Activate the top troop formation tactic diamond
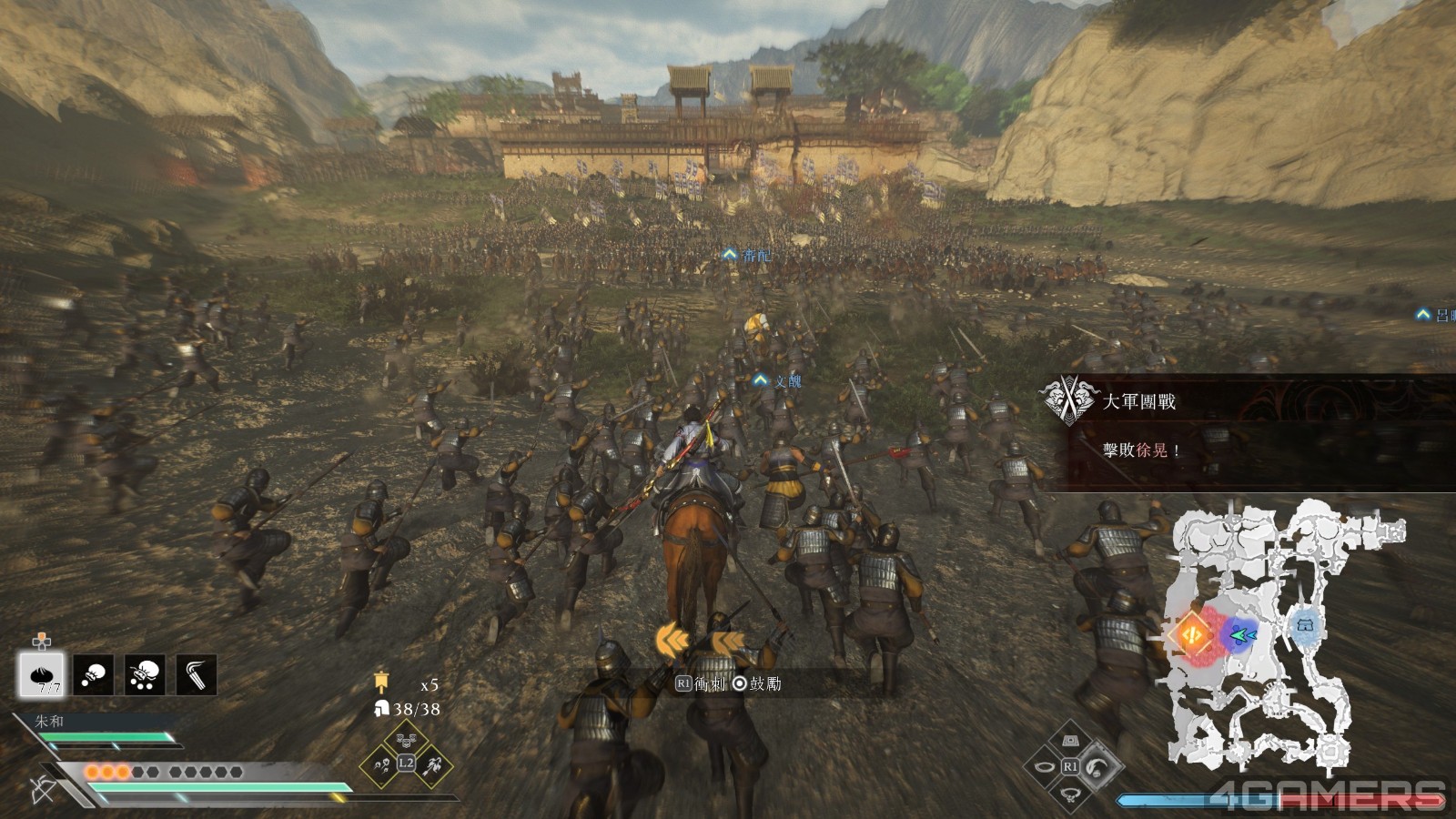 pyautogui.click(x=406, y=740)
